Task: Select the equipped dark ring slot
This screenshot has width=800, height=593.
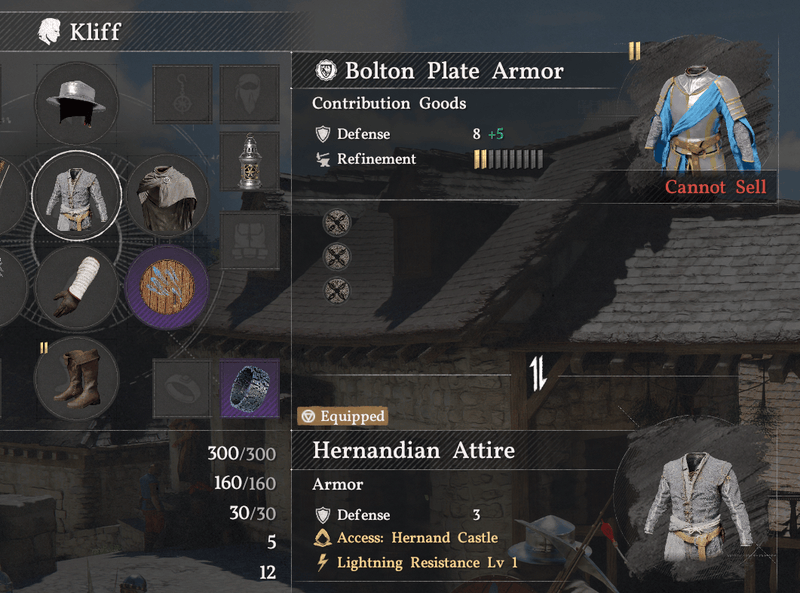Action: click(249, 388)
